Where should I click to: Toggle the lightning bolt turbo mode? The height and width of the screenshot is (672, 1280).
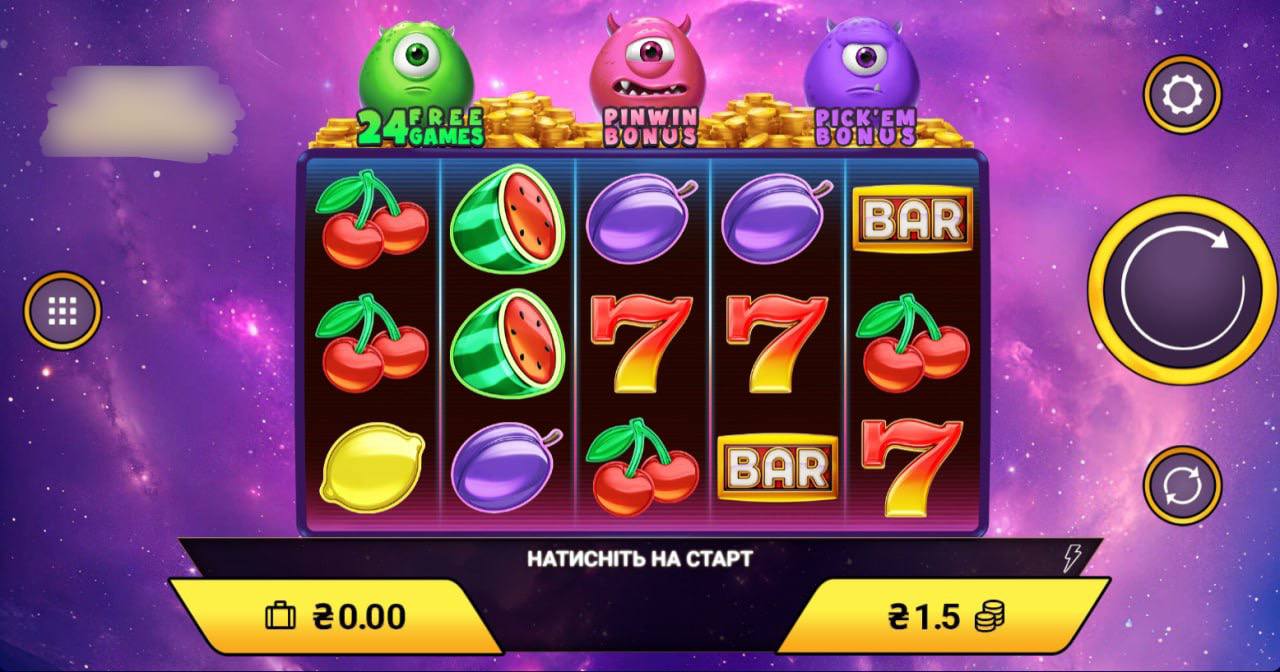click(x=1072, y=558)
